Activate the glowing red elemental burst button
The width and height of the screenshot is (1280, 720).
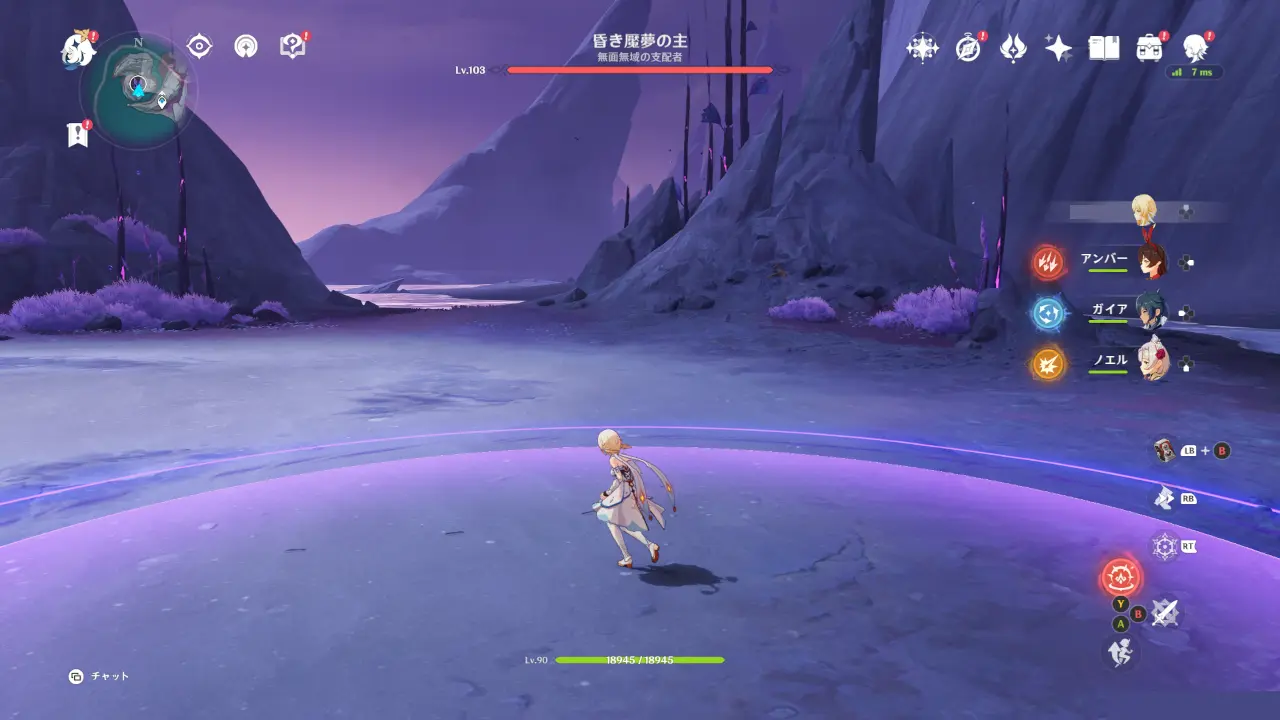(x=1121, y=577)
